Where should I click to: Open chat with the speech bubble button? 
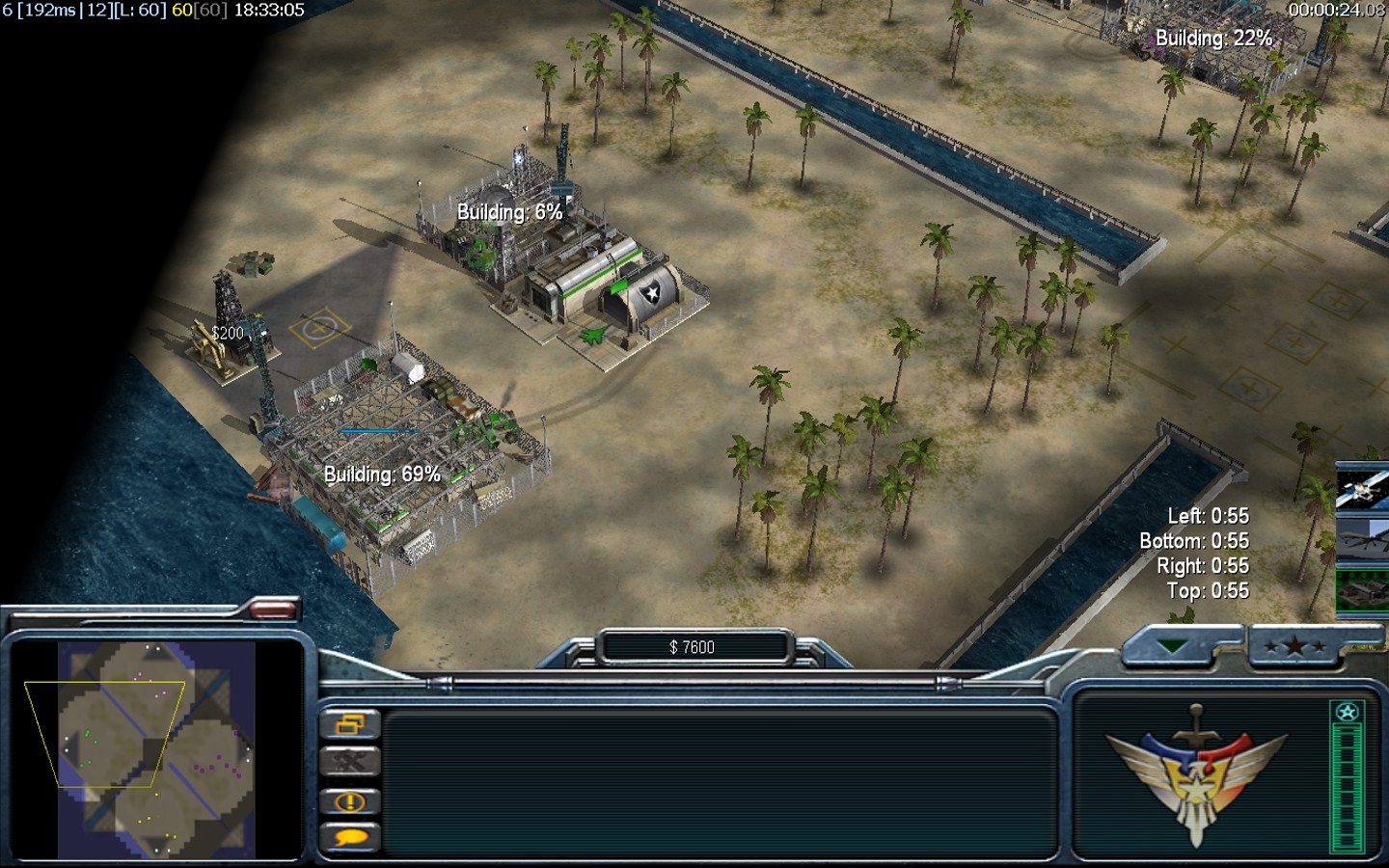point(349,838)
